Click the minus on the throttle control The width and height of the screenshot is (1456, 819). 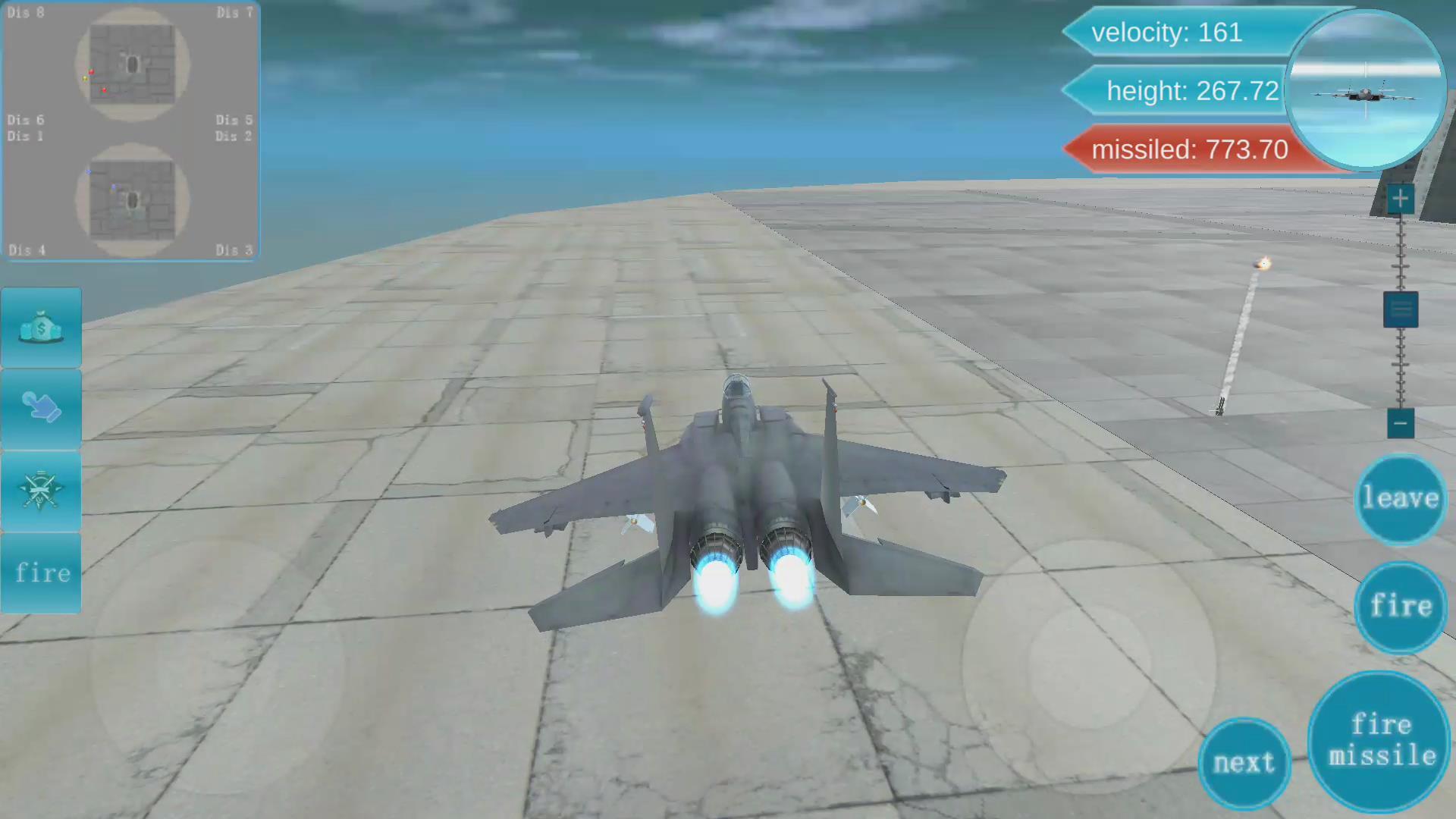1401,424
